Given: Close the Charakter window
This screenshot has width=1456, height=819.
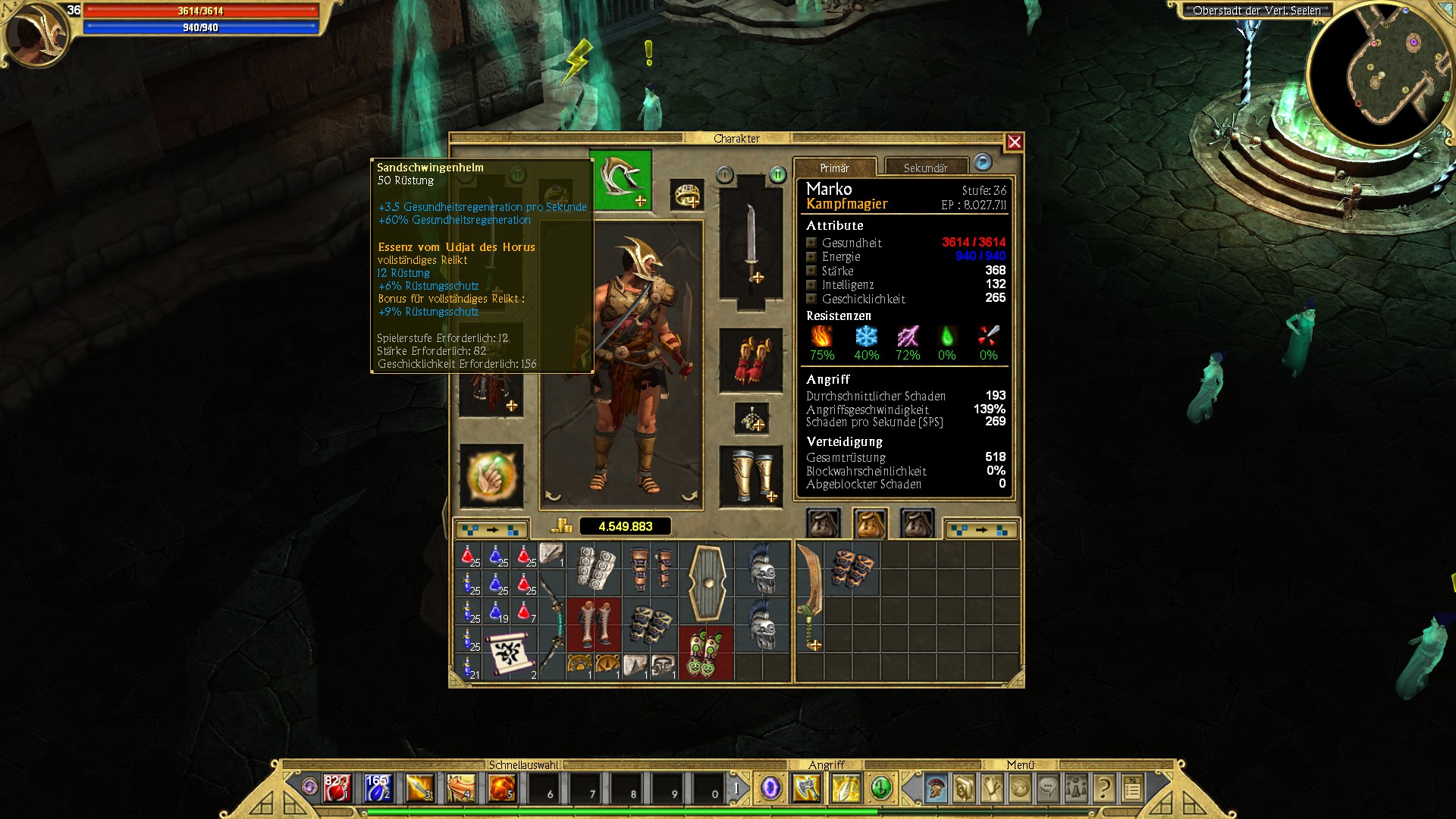Looking at the screenshot, I should (x=1014, y=142).
